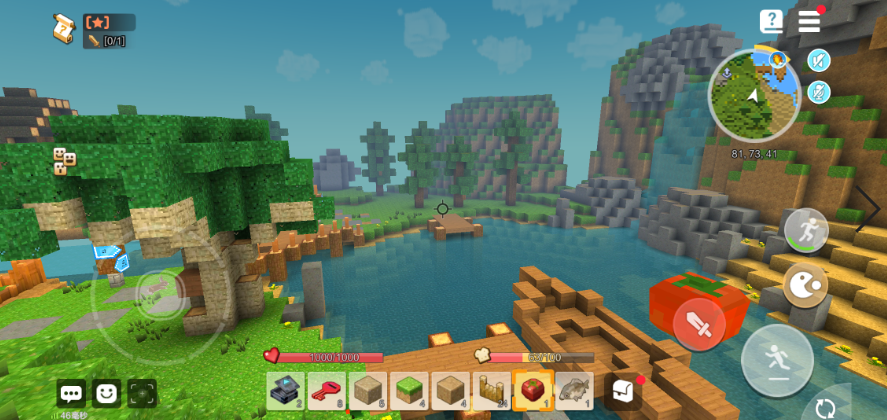Open the help guide book icon

(x=771, y=21)
